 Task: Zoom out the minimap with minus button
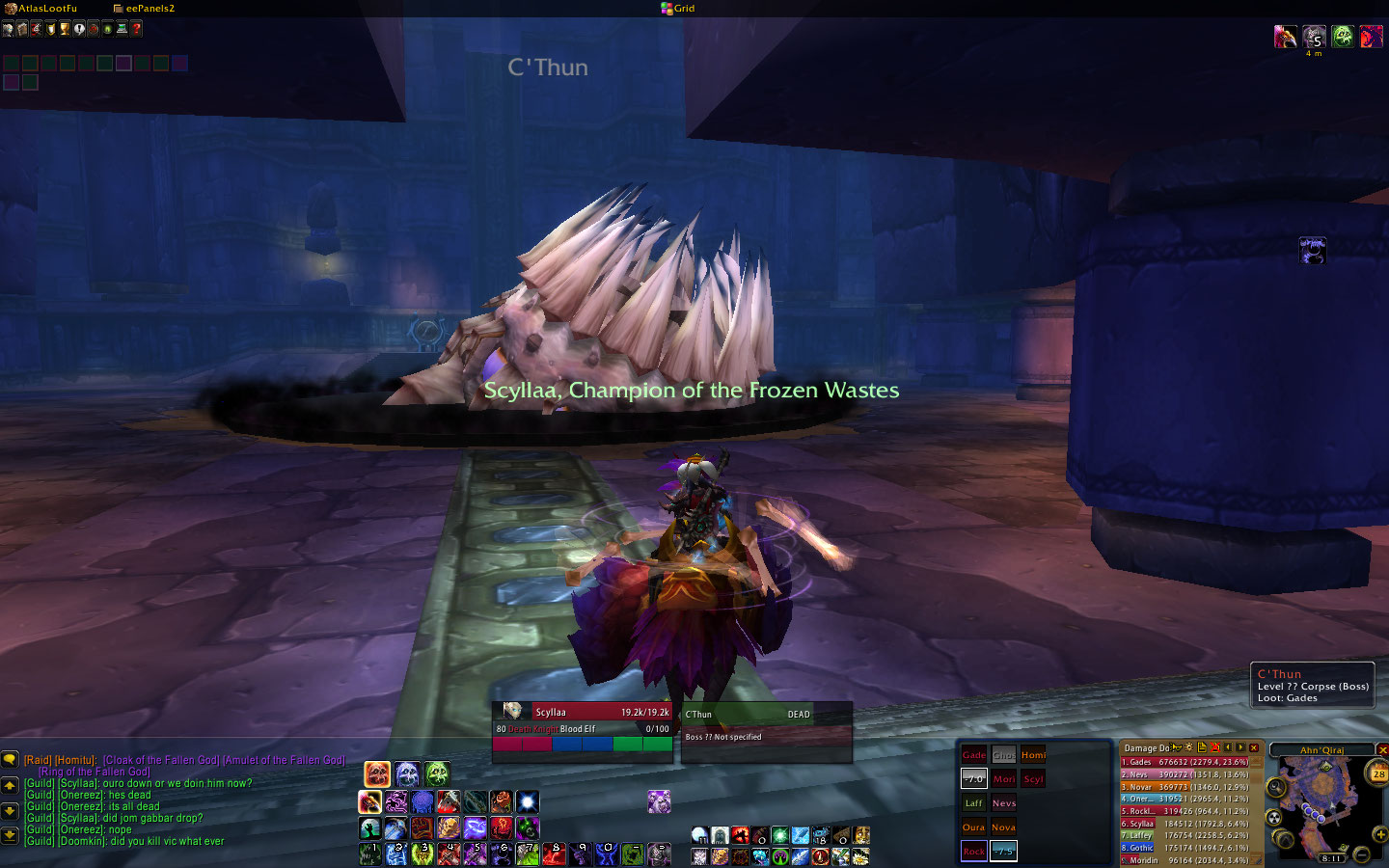(x=1361, y=854)
